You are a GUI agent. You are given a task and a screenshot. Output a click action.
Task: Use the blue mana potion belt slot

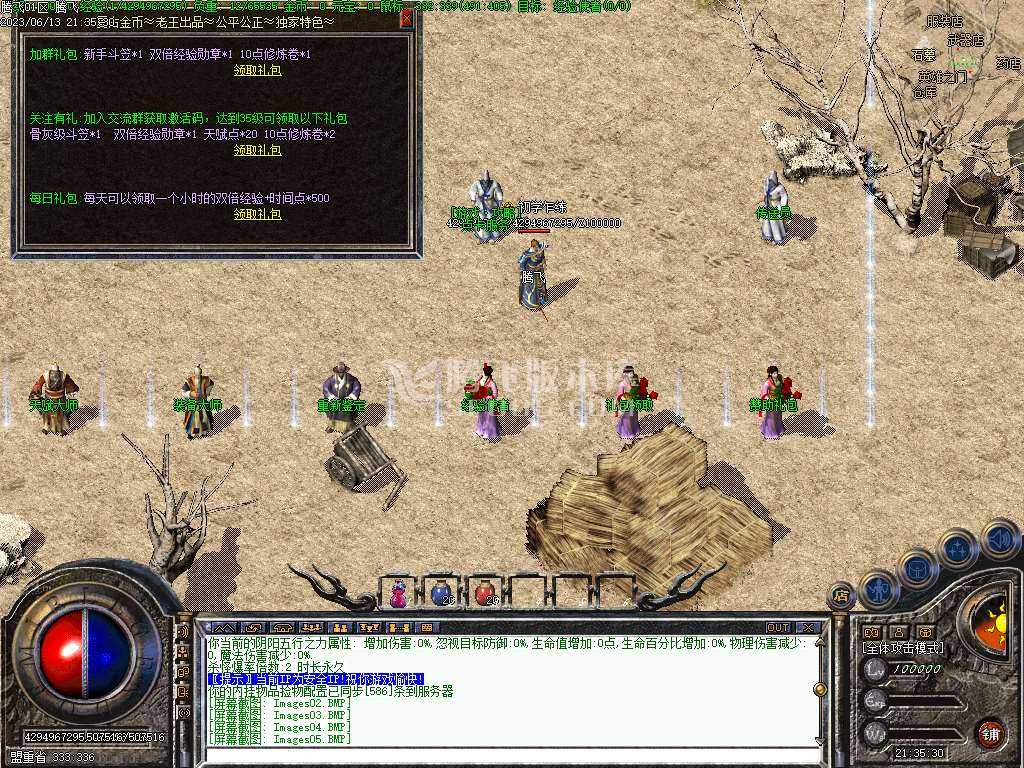(x=441, y=593)
